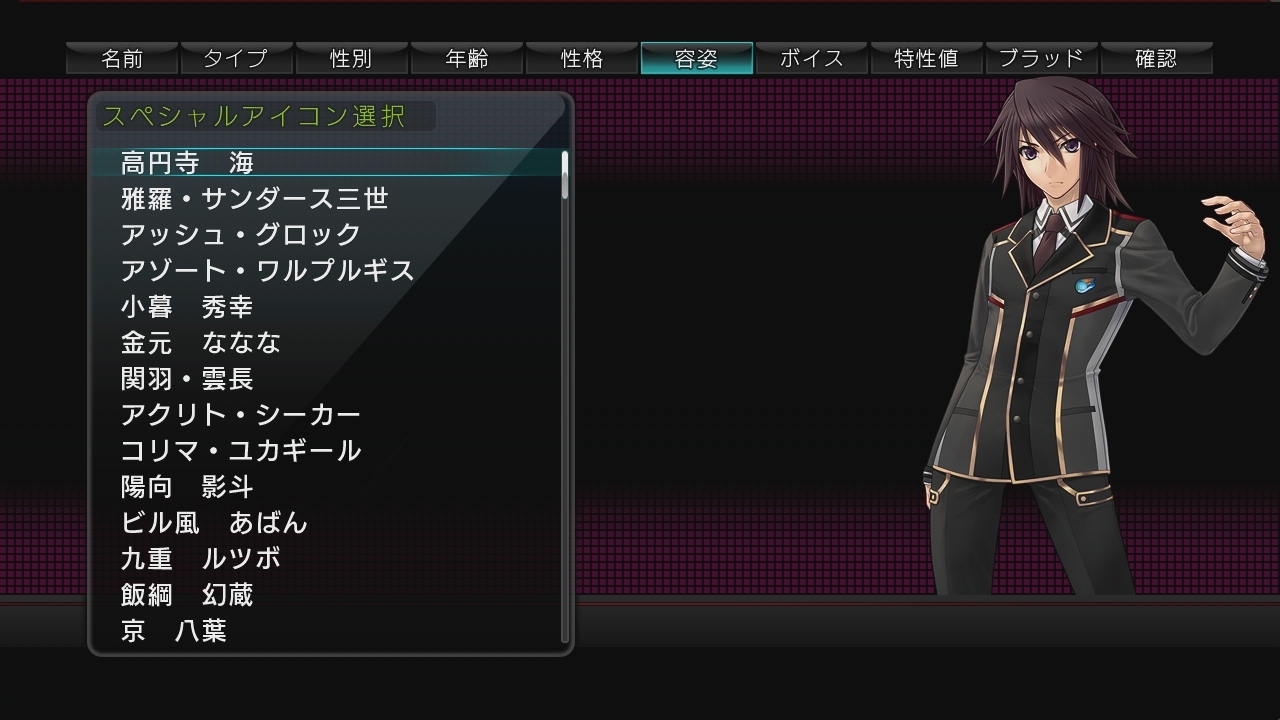Switch to the 名前 tab
1280x720 pixels.
[122, 58]
